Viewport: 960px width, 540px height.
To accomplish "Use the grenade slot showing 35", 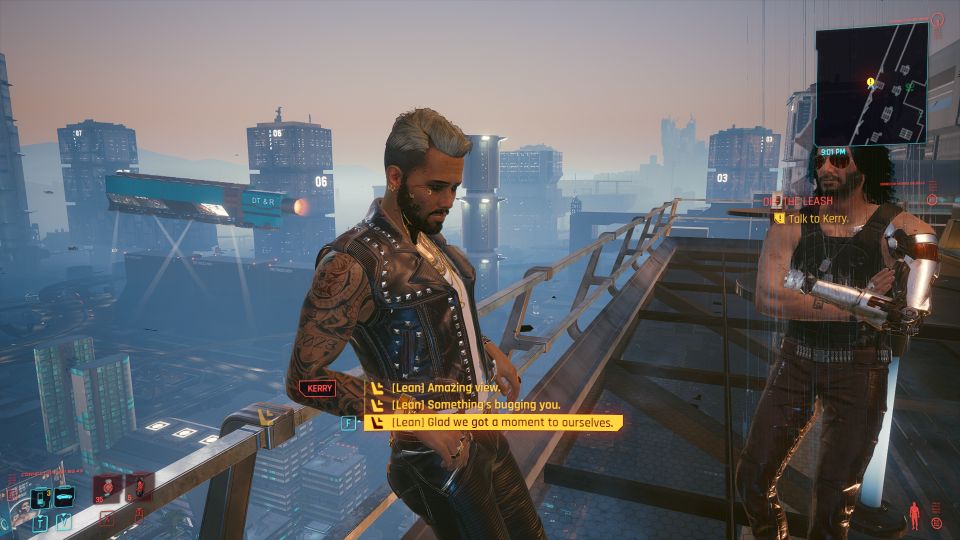I will (x=107, y=490).
